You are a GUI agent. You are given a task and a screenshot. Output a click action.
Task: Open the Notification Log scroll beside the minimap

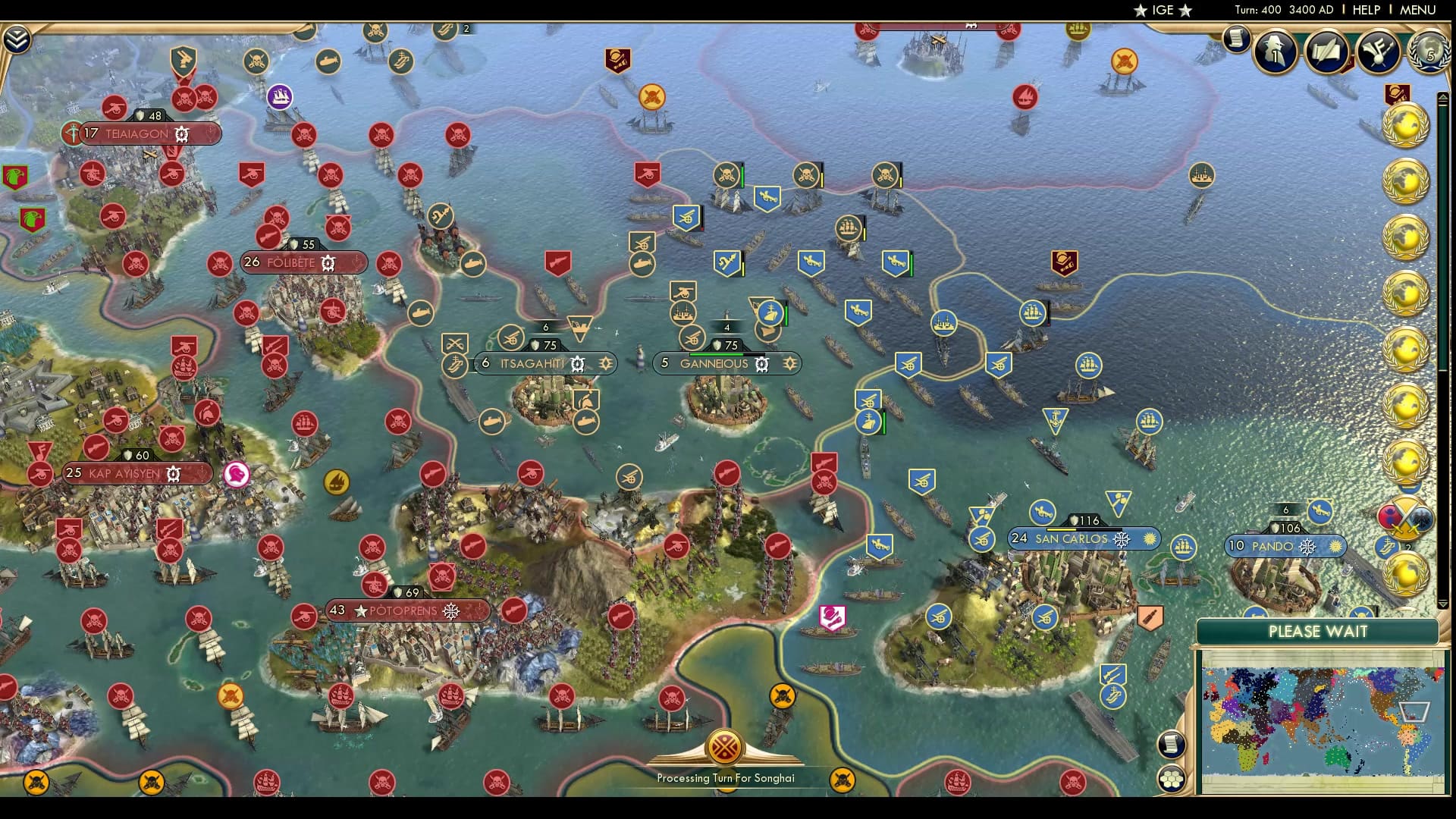coord(1172,745)
